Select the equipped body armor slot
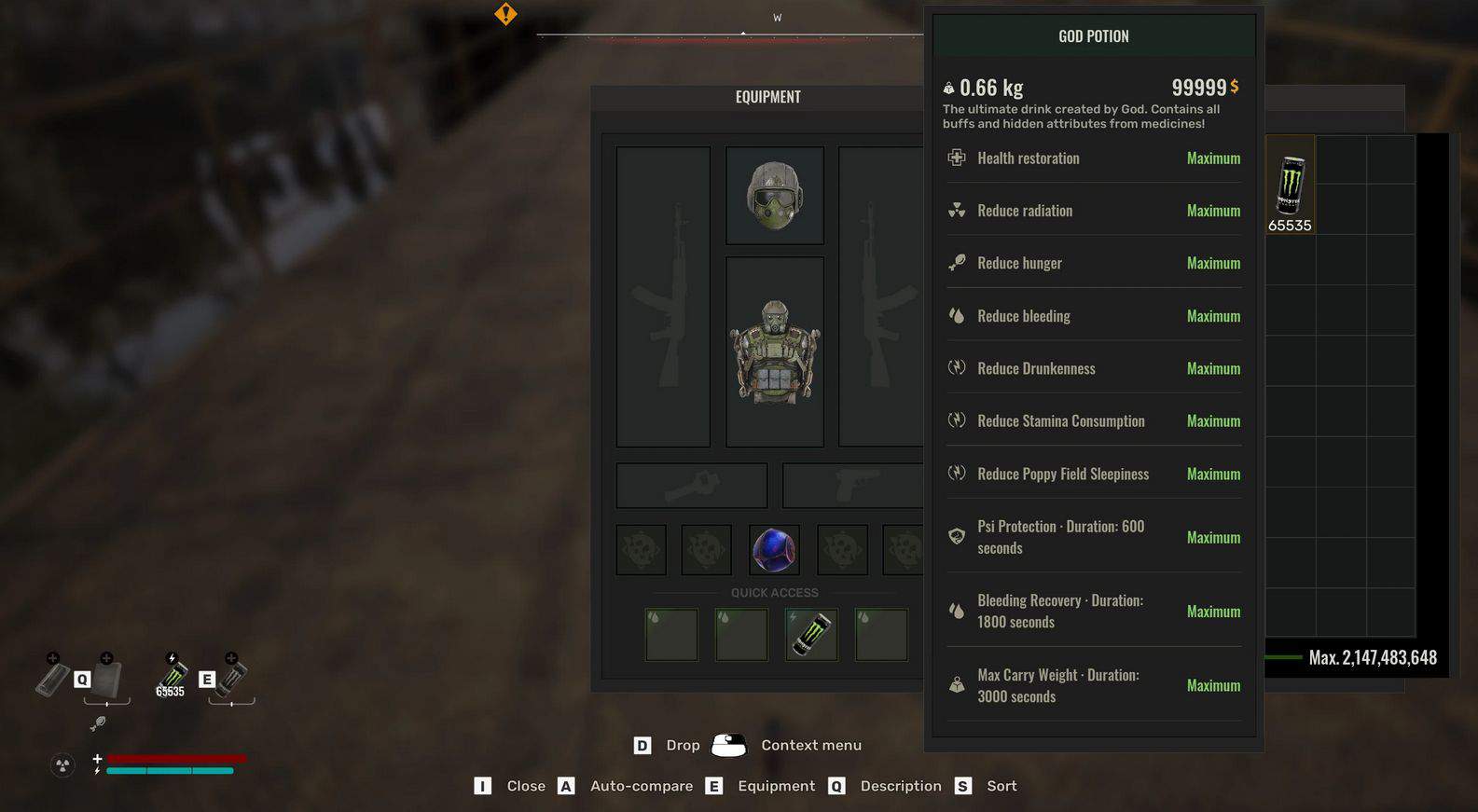Screen dimensions: 1478x812 (x=774, y=351)
